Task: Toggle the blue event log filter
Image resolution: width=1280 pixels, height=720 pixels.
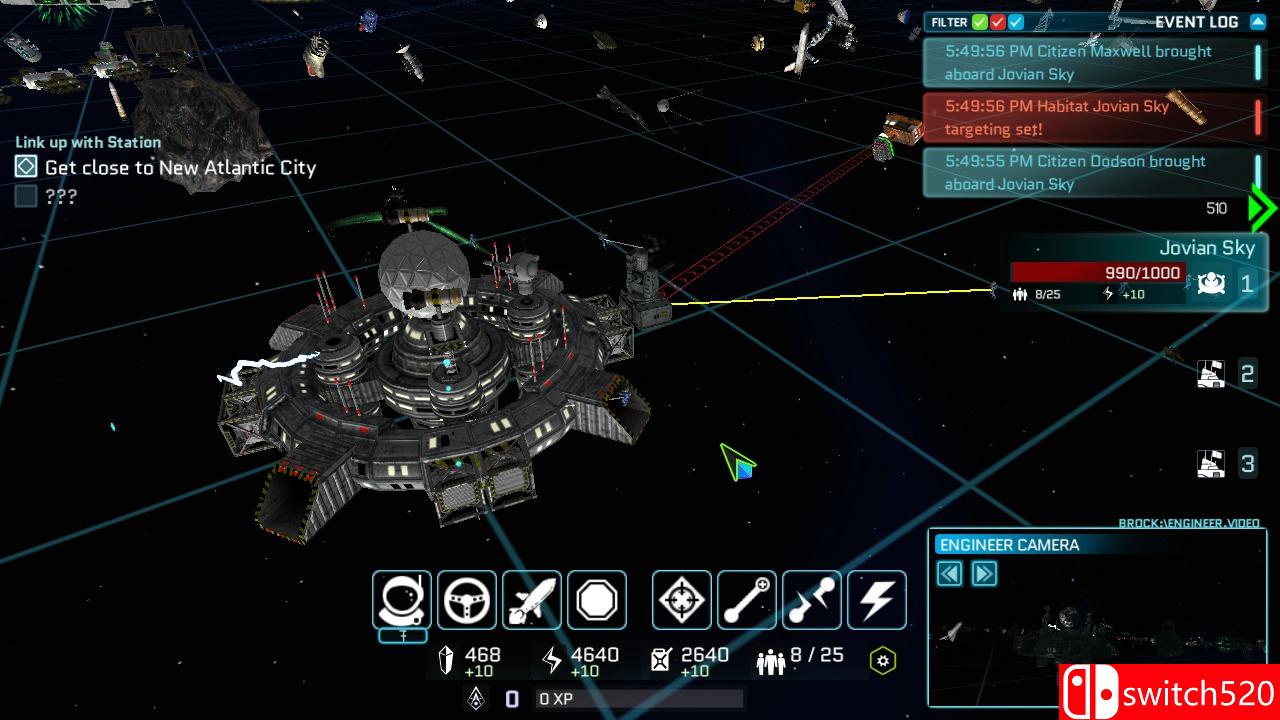Action: pos(1016,22)
